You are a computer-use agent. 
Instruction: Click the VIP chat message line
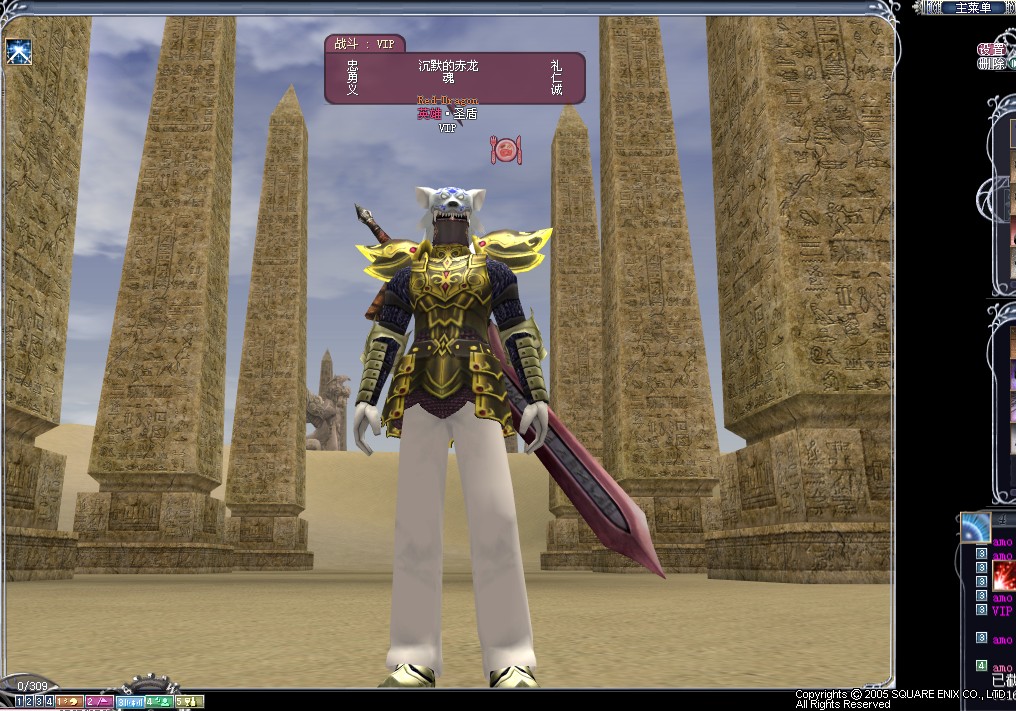click(1001, 610)
